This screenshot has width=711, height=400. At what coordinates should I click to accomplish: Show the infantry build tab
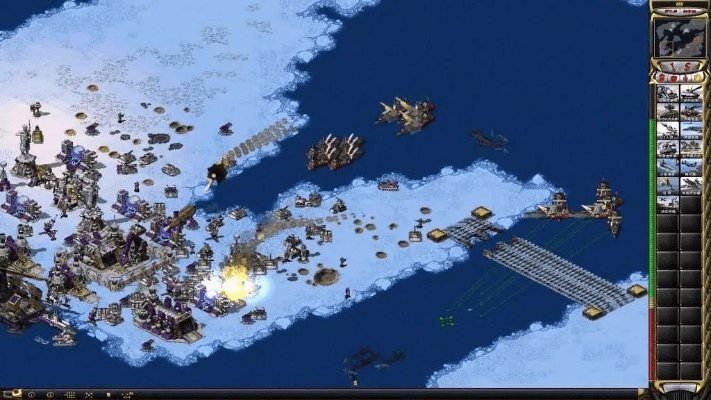(684, 77)
